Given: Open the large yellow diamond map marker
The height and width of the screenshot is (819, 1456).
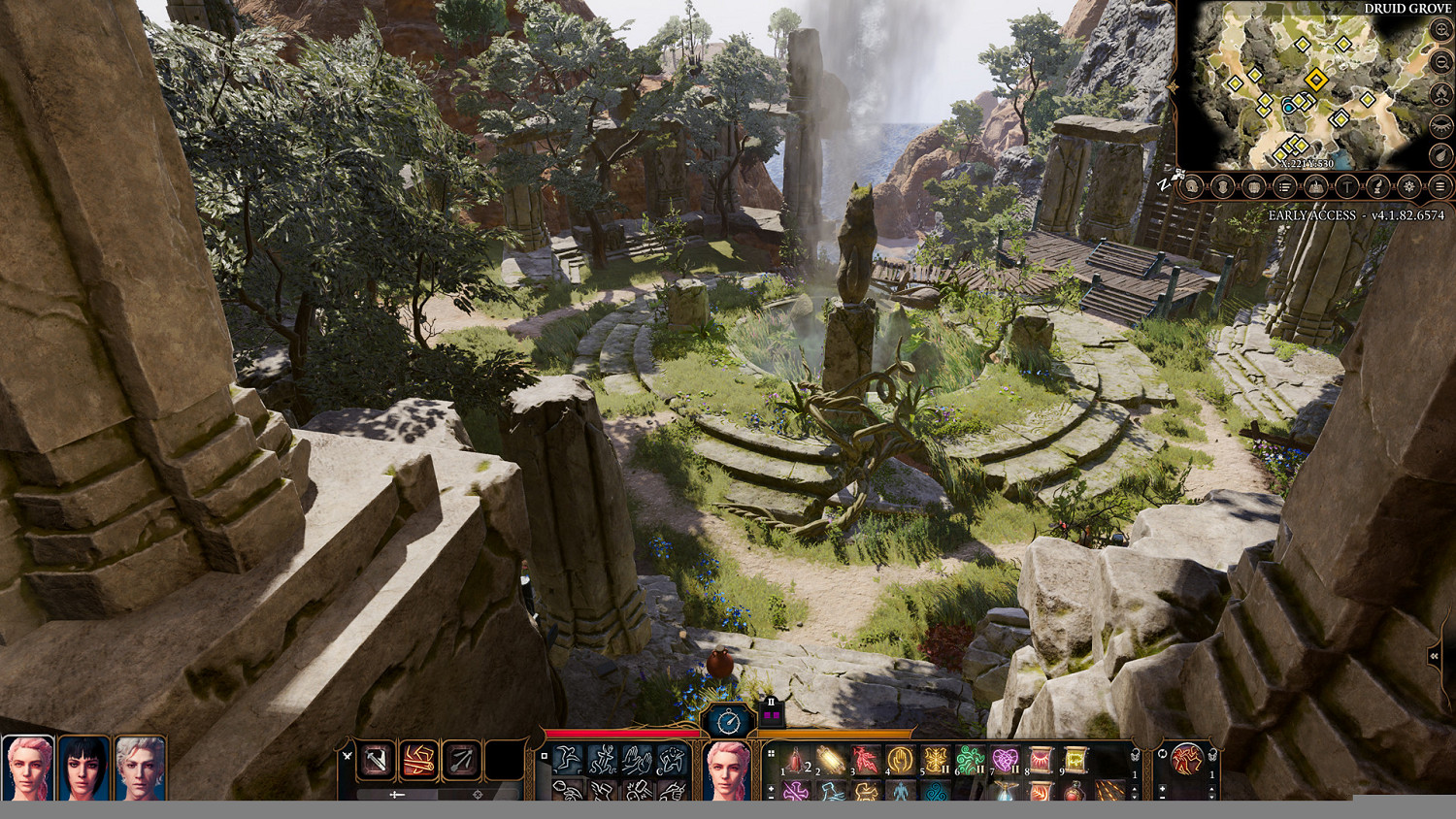Looking at the screenshot, I should pos(1316,80).
